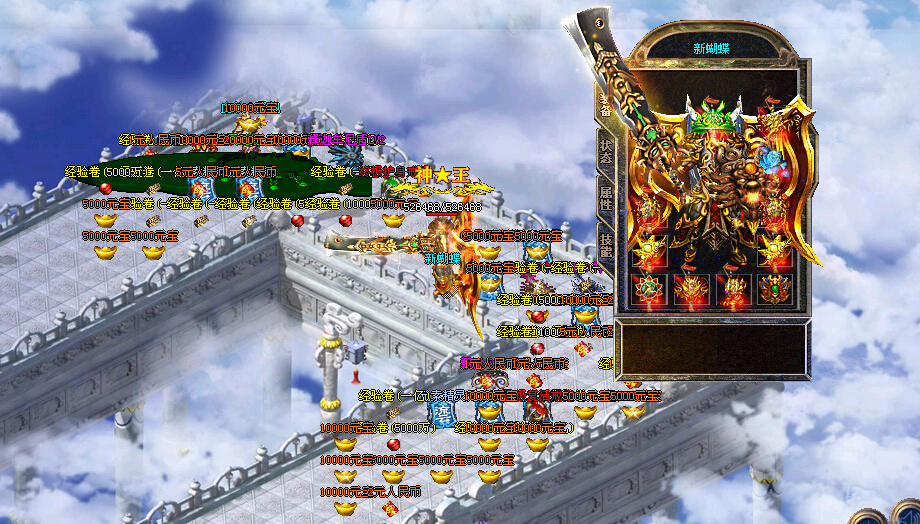This screenshot has height=524, width=920.
Task: Choose the blue gem emblem in bottom row
Action: point(772,290)
